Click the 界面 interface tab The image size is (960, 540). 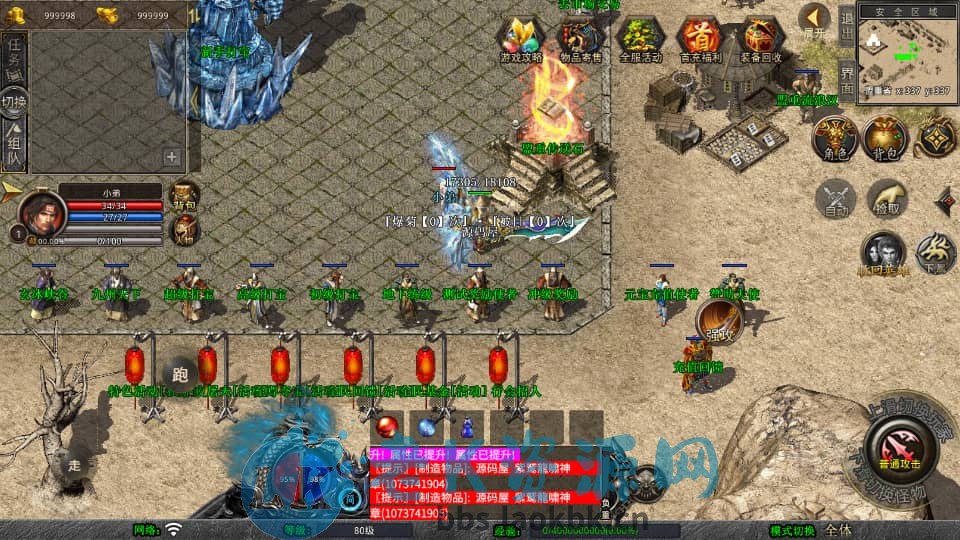846,80
